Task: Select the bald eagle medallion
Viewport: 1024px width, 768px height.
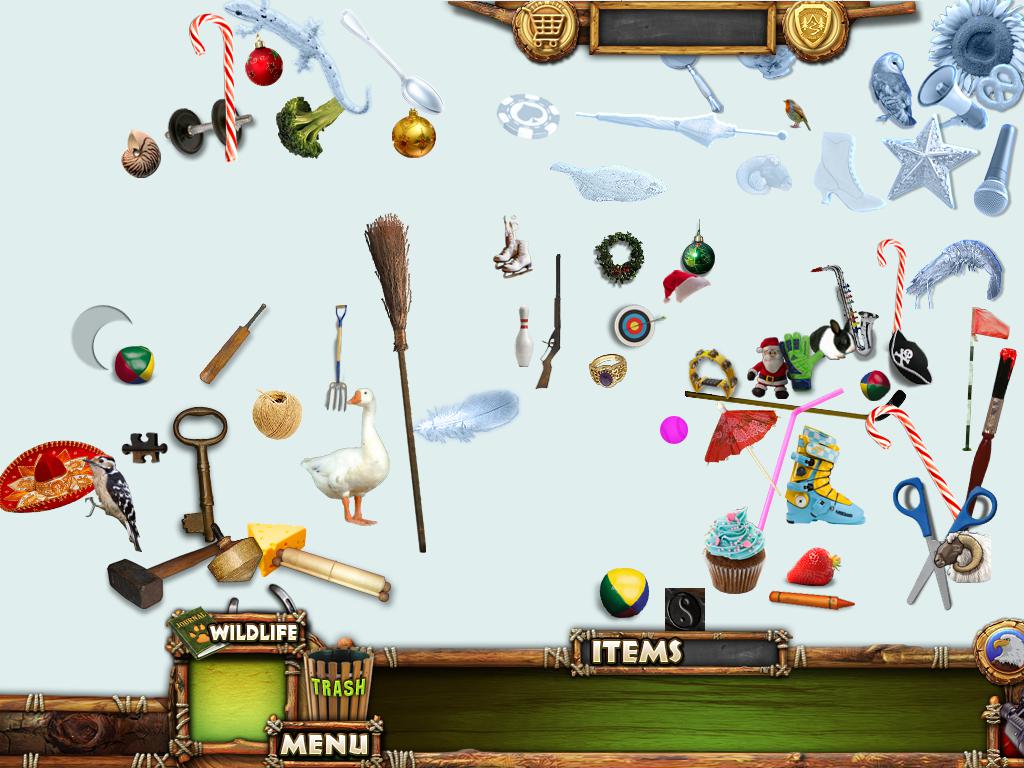Action: pos(999,651)
